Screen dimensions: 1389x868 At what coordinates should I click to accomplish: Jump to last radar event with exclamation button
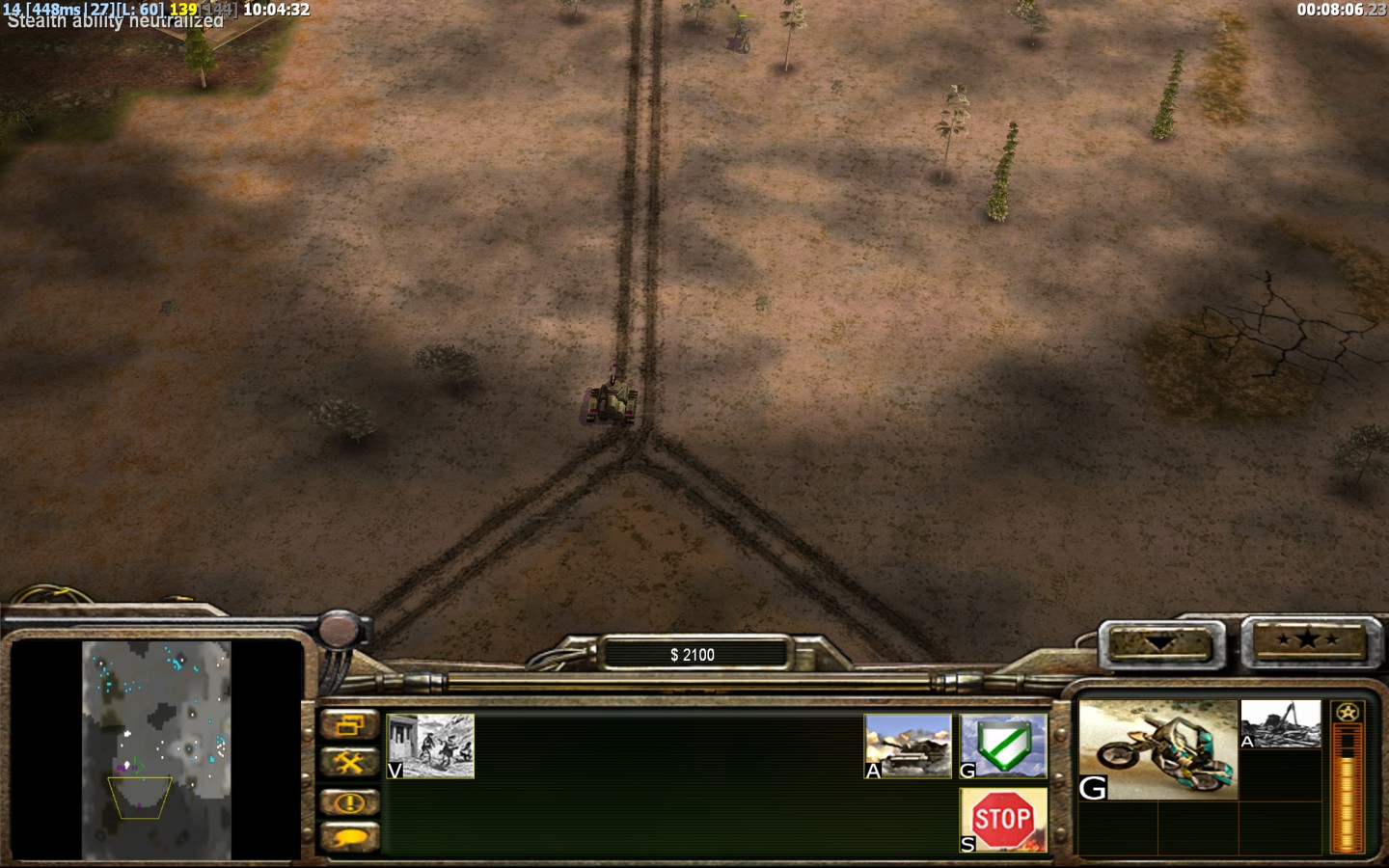(349, 801)
